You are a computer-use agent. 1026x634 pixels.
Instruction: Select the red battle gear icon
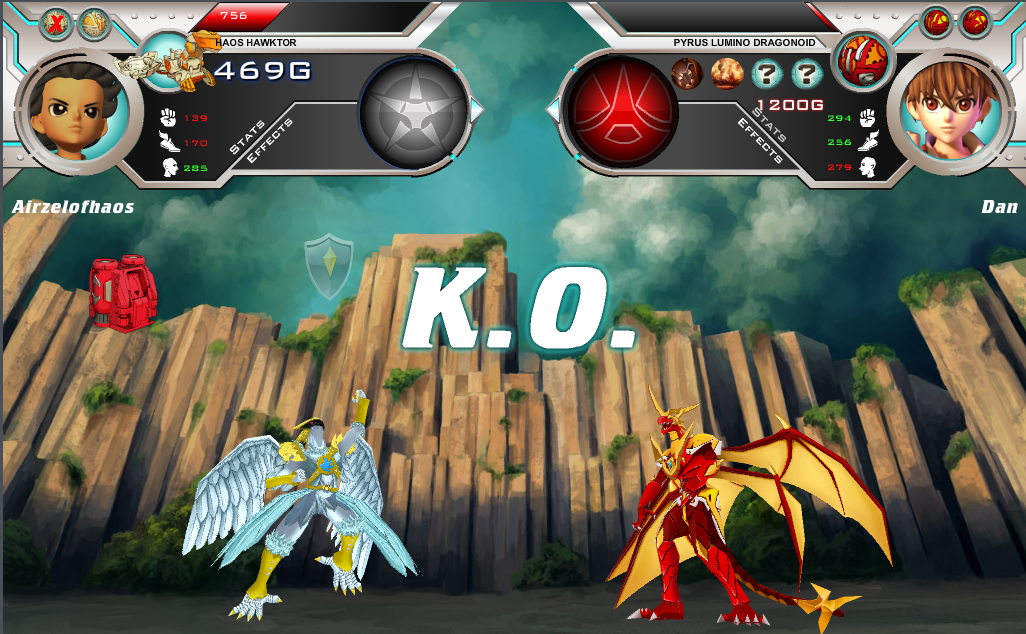tap(123, 292)
